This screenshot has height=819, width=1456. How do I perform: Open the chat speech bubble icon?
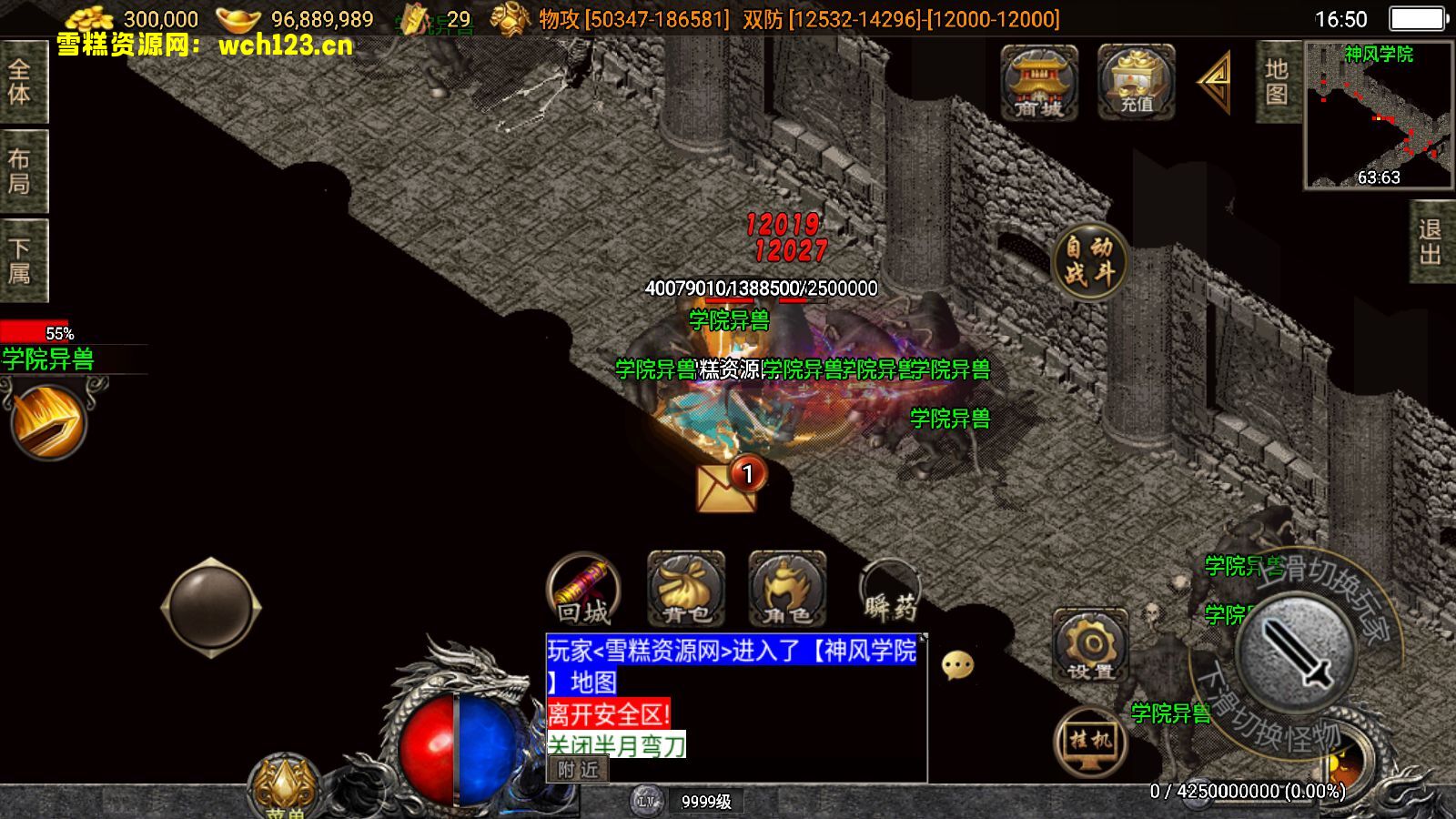957,665
